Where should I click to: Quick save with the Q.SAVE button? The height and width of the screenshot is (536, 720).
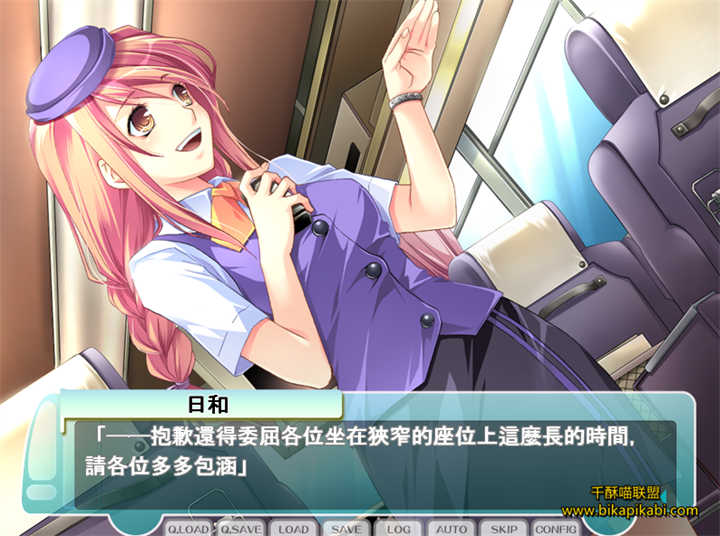(241, 528)
